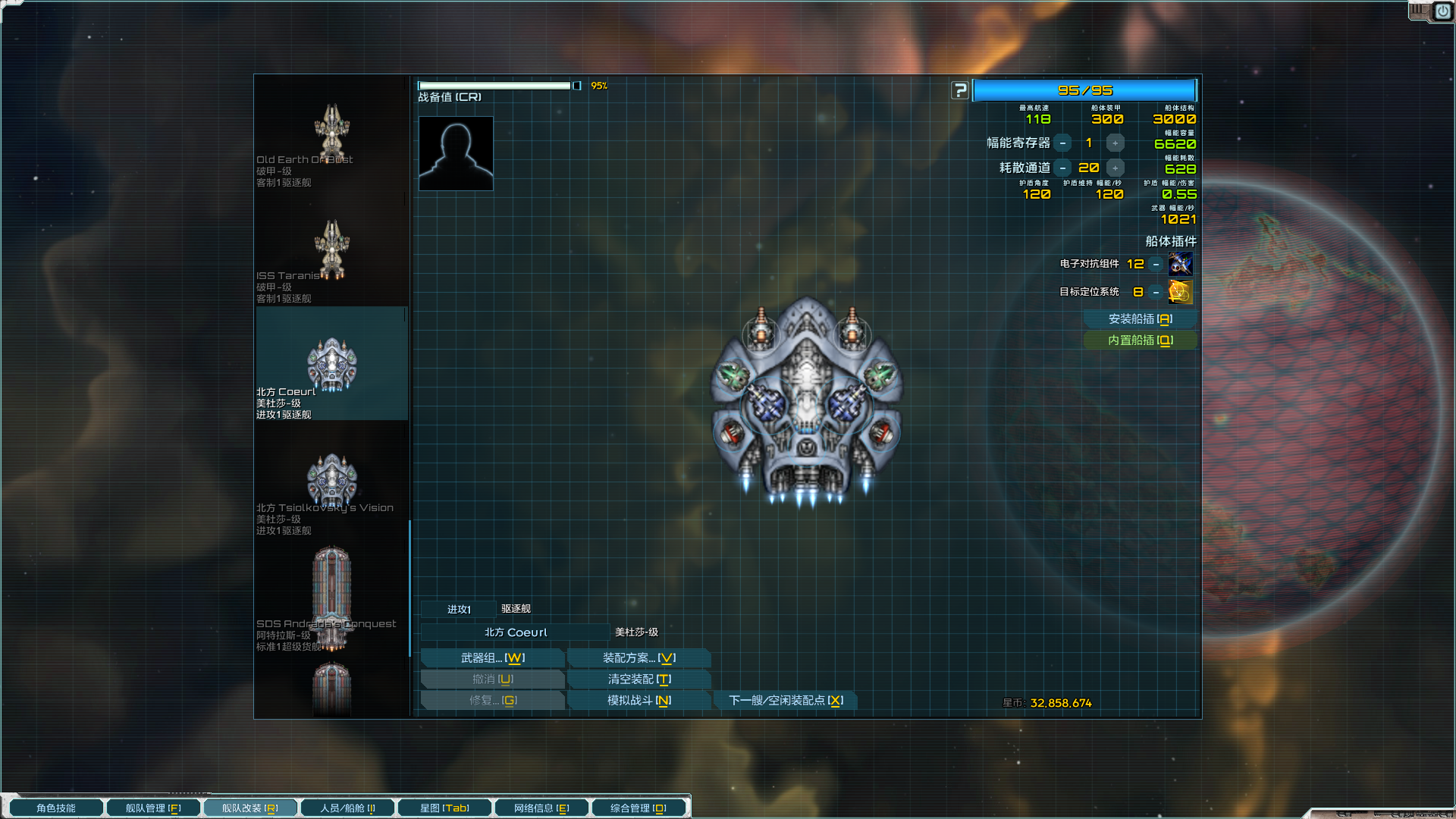Open the question mark help button
1456x819 pixels.
tap(960, 91)
